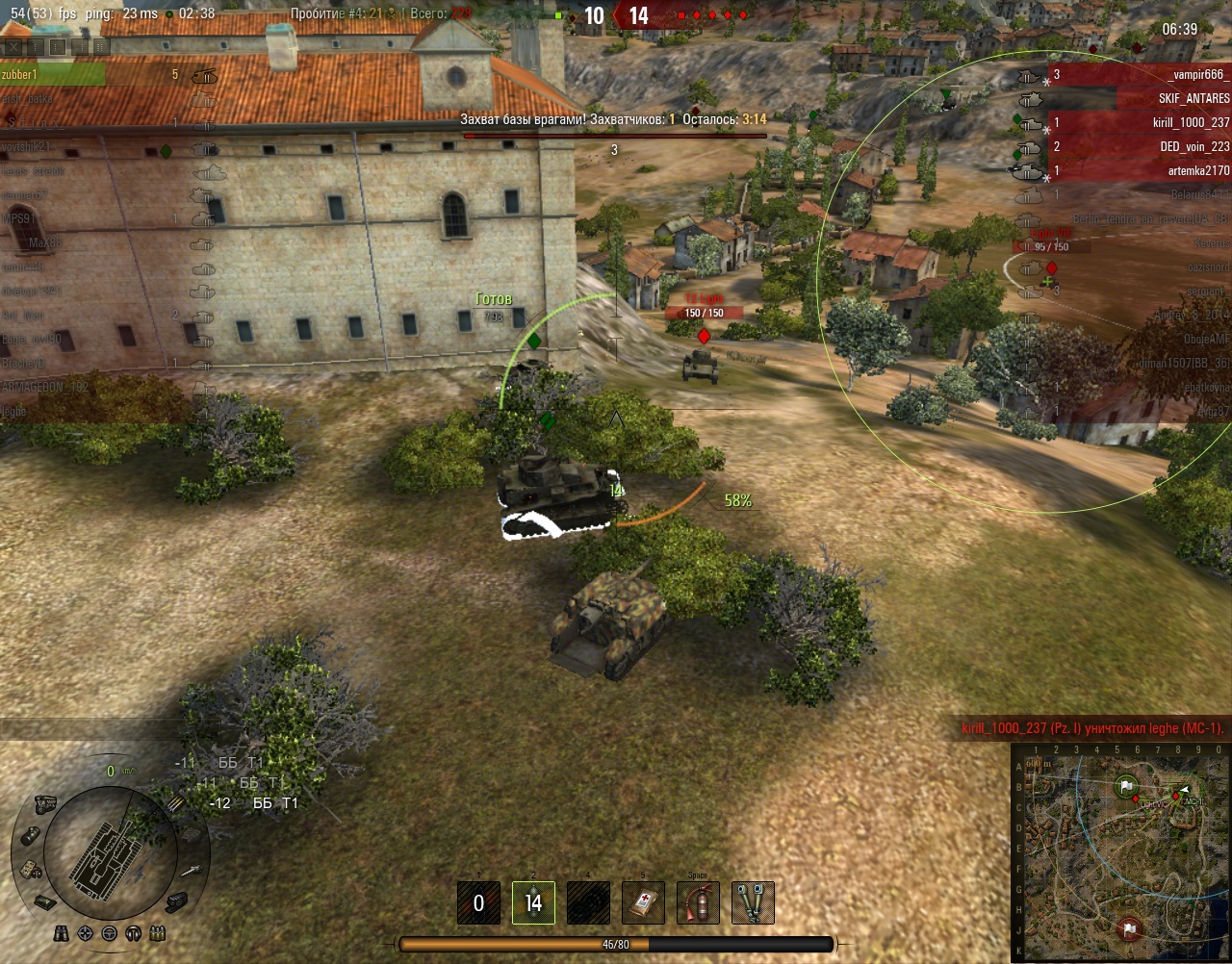Select enemy SKIF_ANTARES in the roster
The image size is (1232, 964).
[x=1193, y=98]
